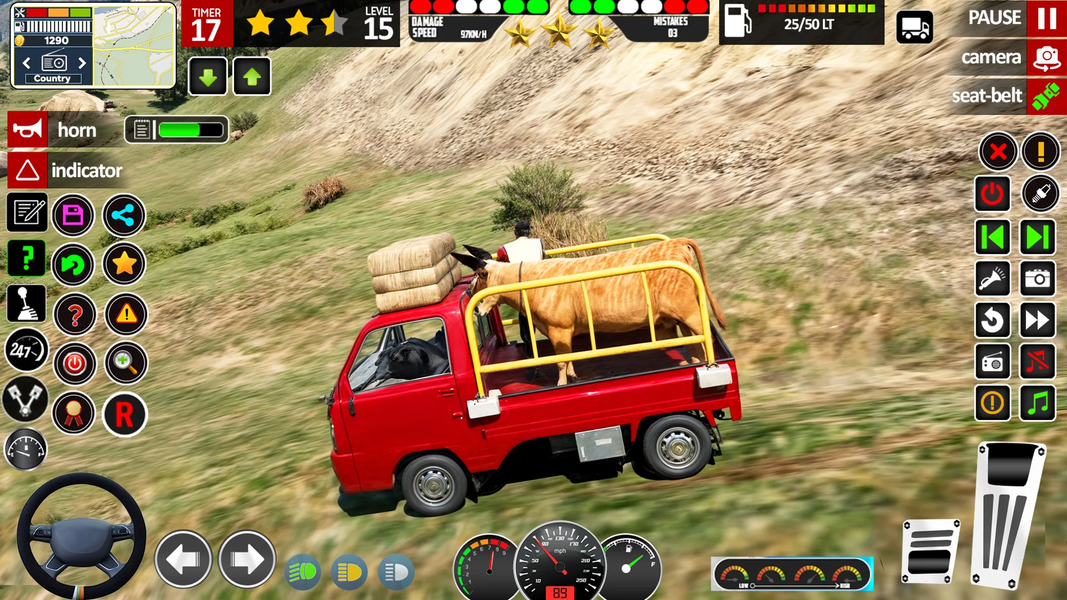Click the pink save disk icon
1067x600 pixels.
(73, 214)
